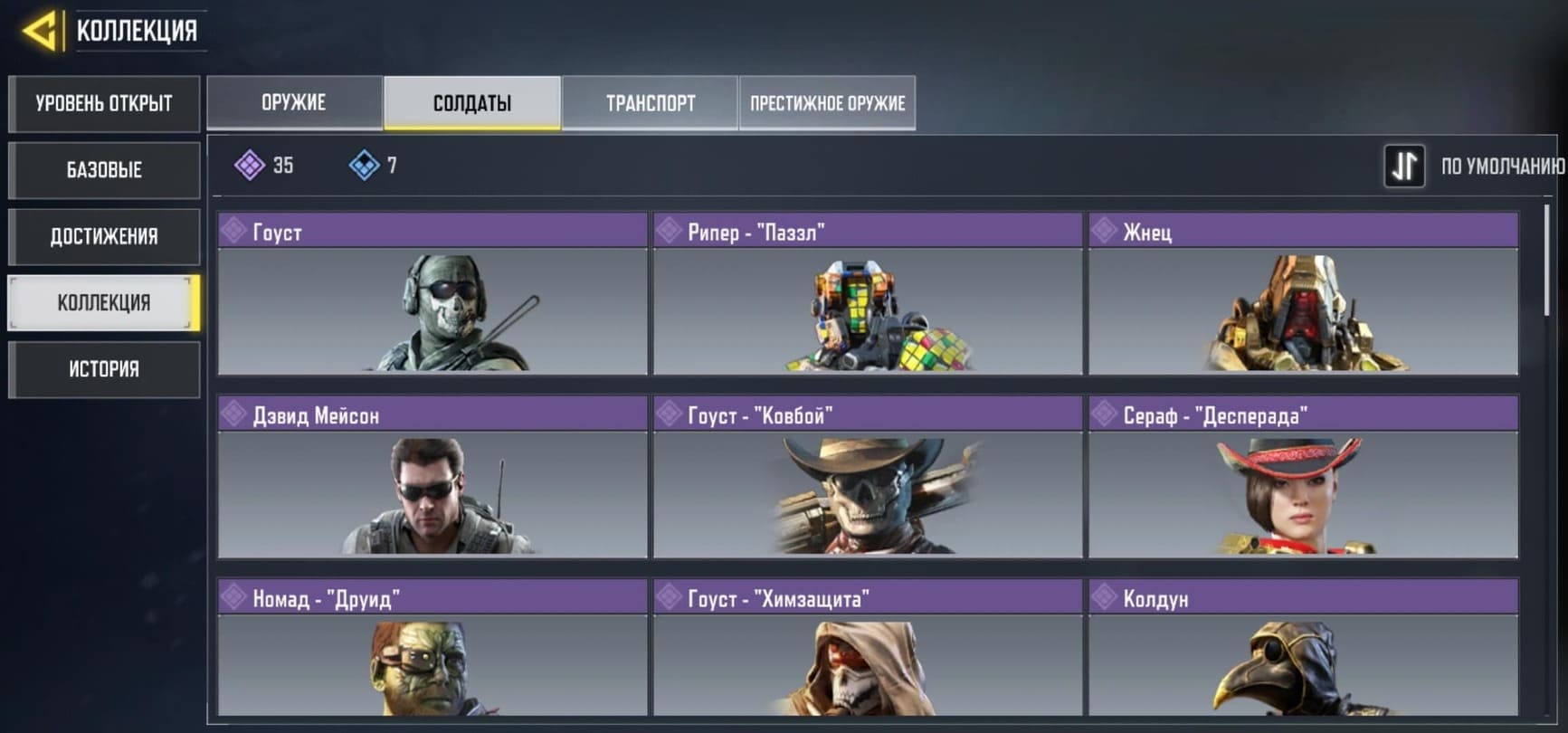
Task: Select the Сераф - "Десперада" card
Action: pyautogui.click(x=1303, y=477)
